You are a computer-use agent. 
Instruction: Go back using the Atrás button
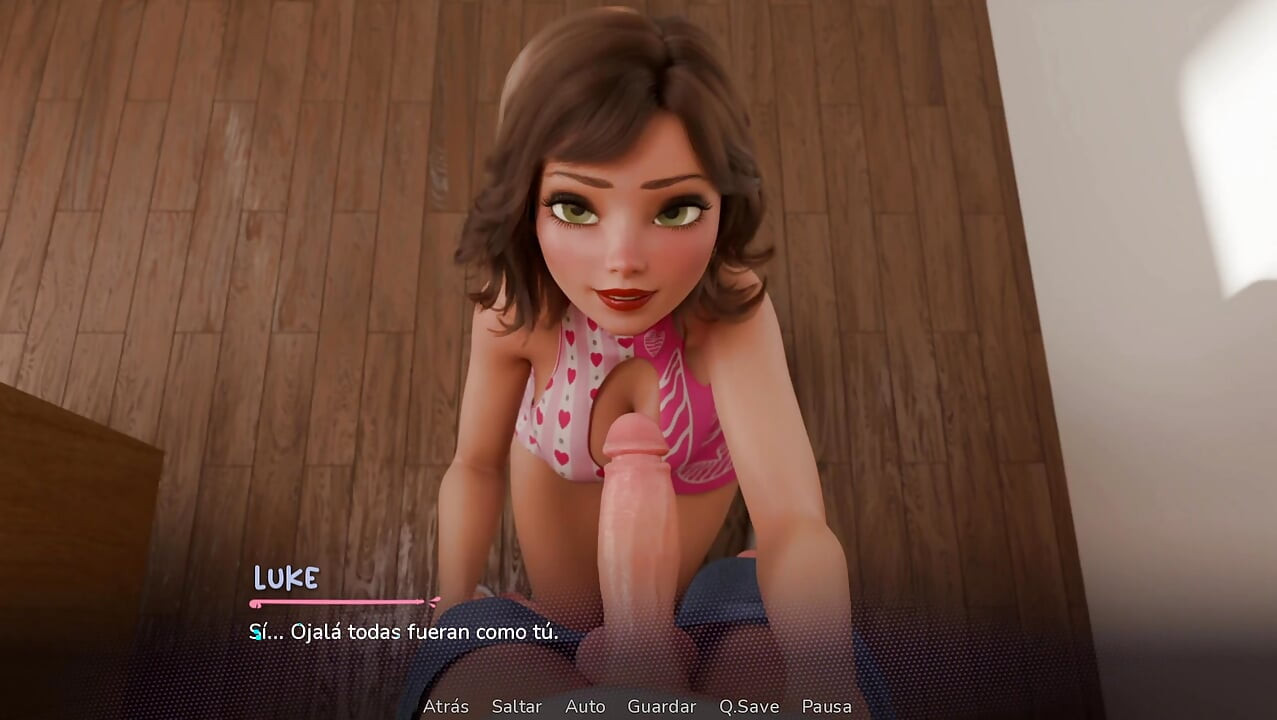[446, 706]
